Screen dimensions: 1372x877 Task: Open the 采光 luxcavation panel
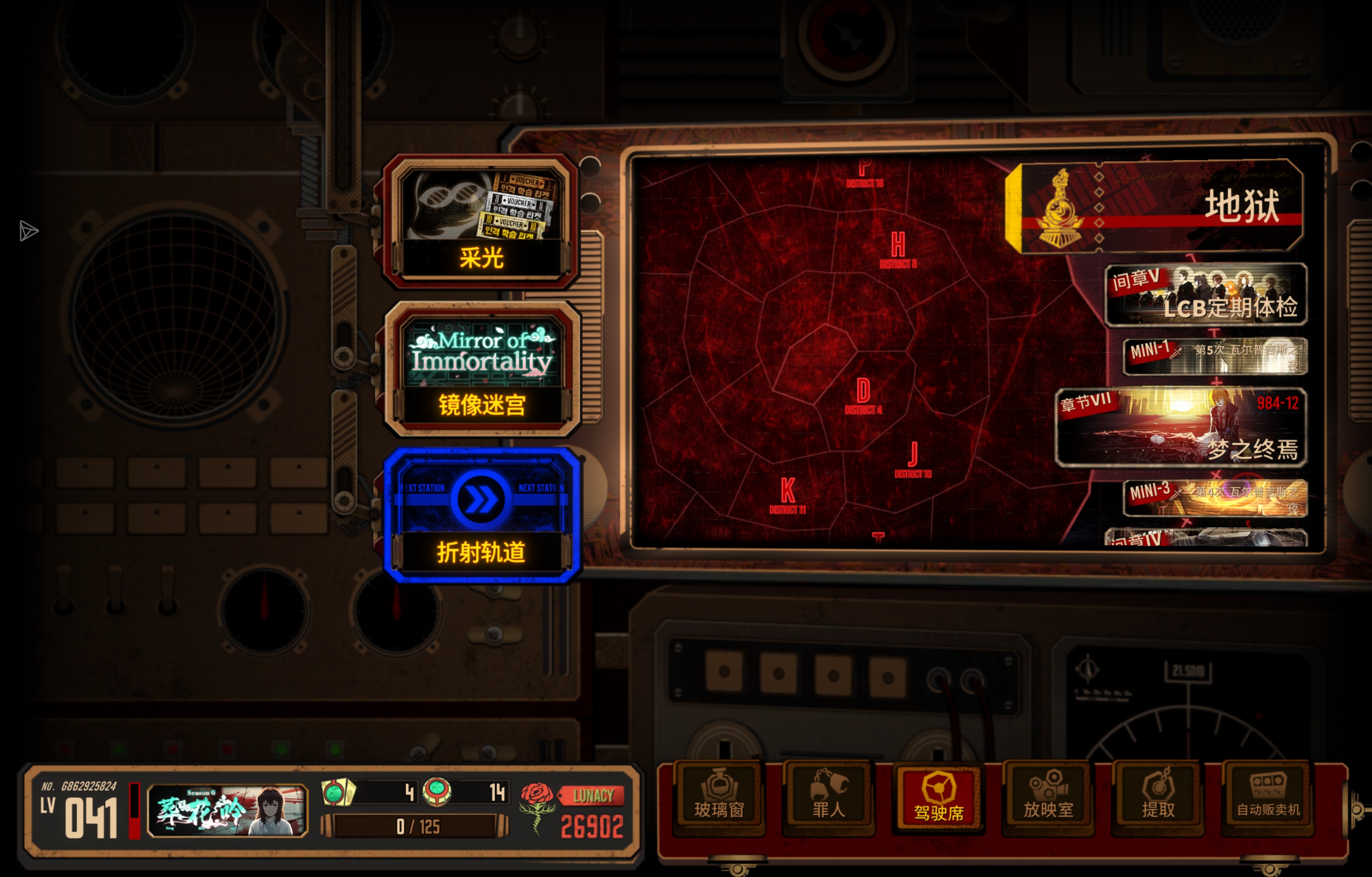point(482,223)
